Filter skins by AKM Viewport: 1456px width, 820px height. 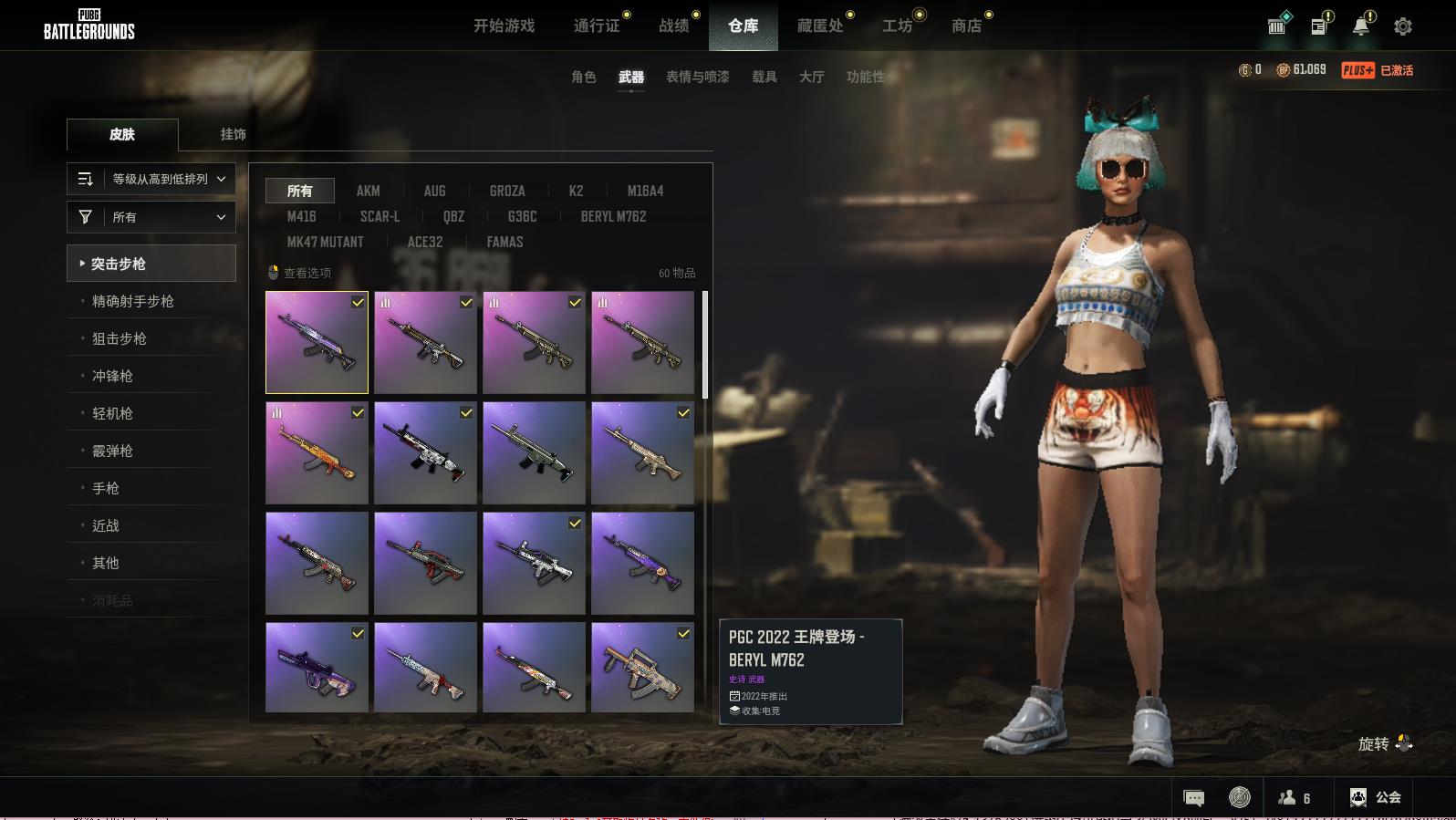point(368,191)
